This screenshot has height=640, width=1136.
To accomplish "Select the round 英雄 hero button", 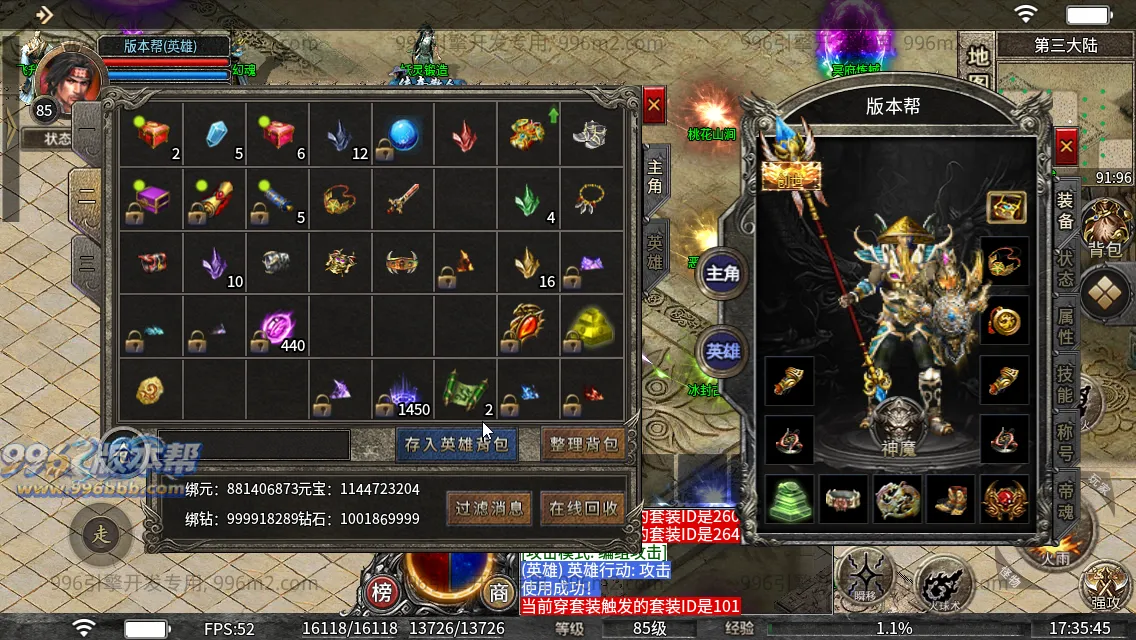I will click(722, 350).
